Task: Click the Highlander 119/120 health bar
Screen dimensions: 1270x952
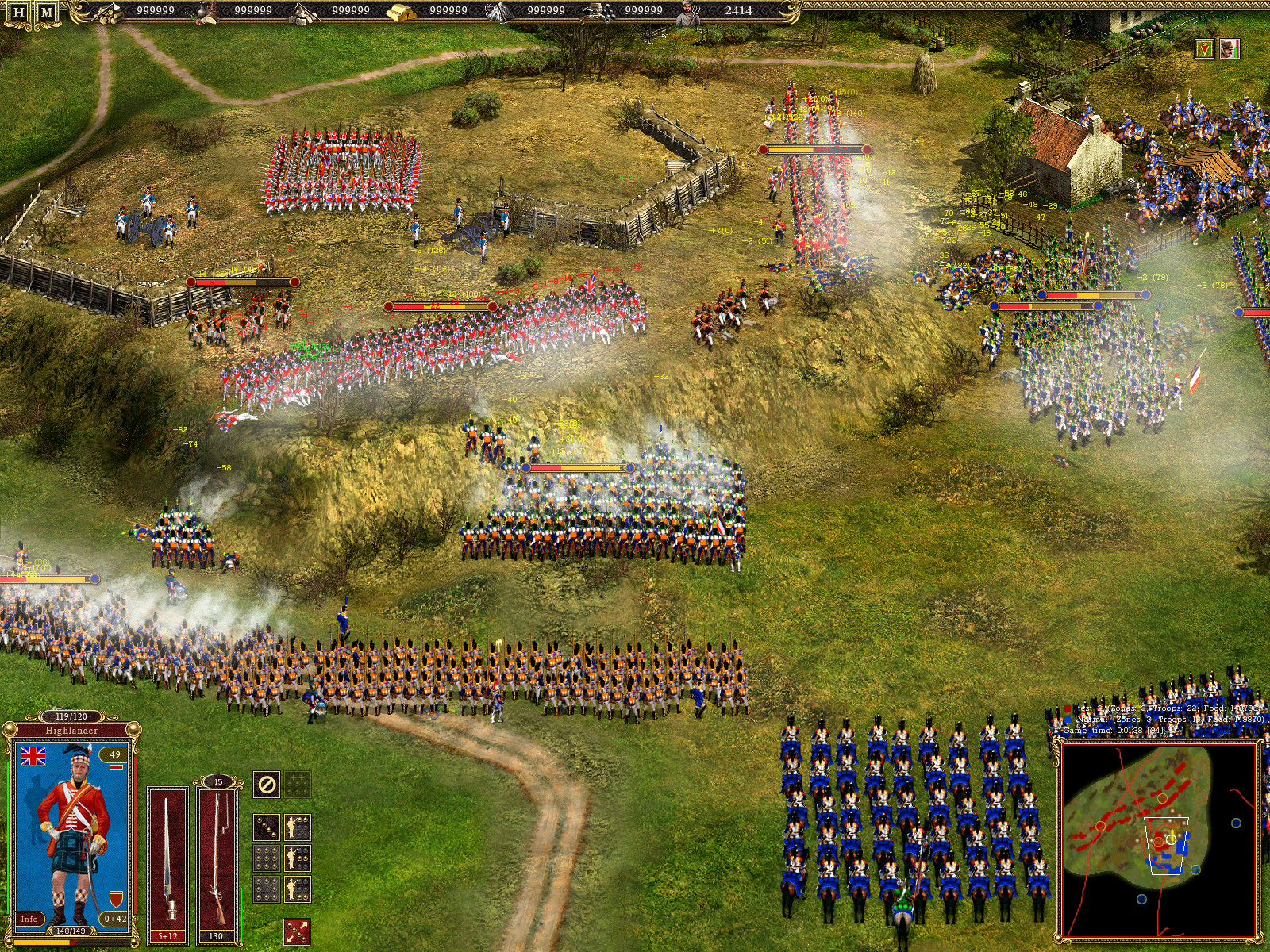Action: [71, 716]
